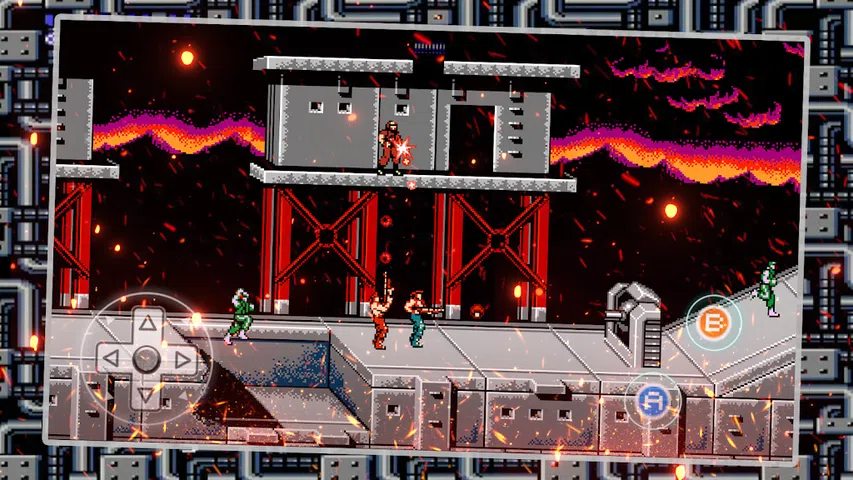Viewport: 853px width, 480px height.
Task: Tap the orange B button
Action: (713, 322)
